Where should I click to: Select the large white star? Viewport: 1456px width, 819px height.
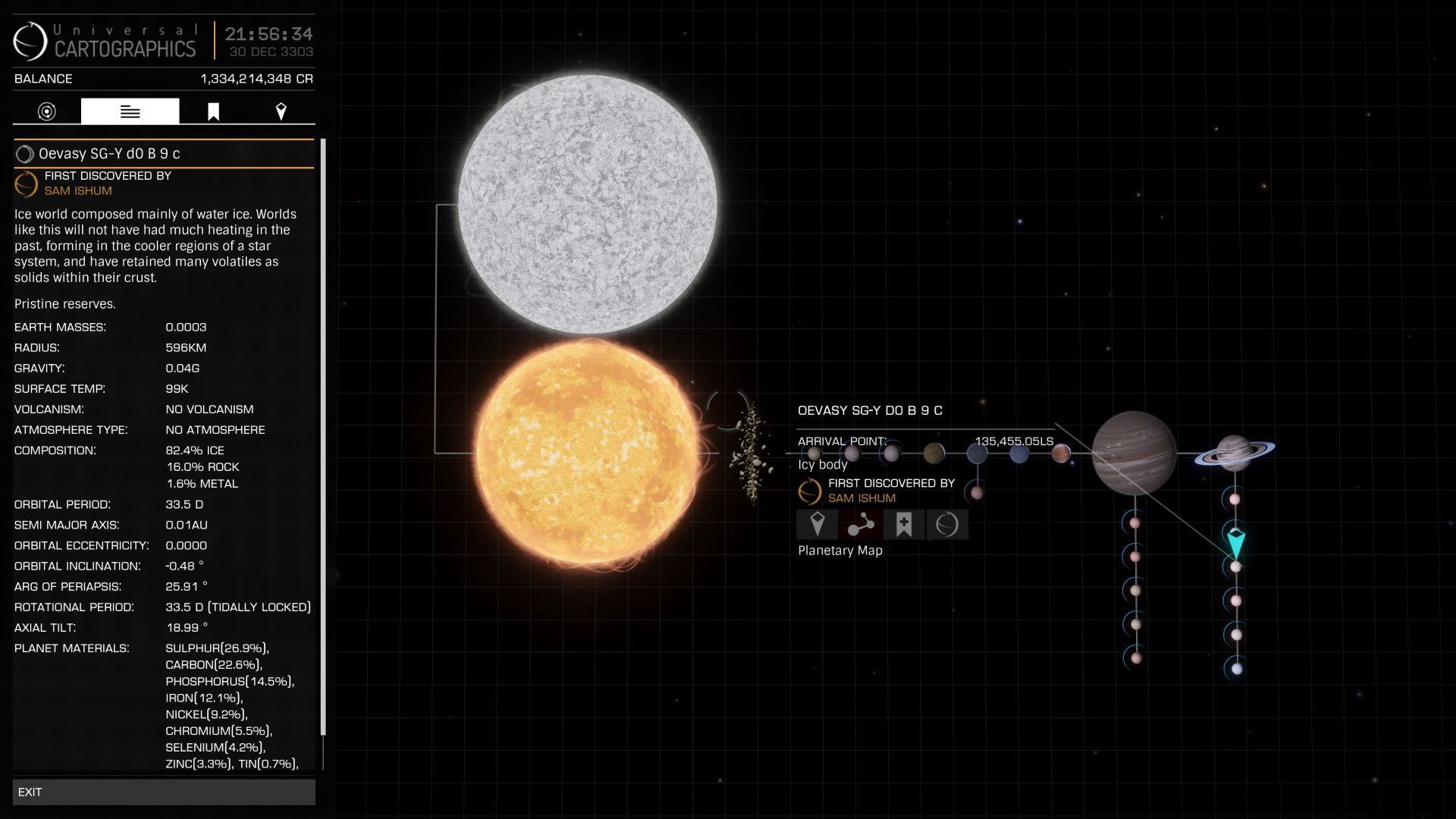click(587, 204)
